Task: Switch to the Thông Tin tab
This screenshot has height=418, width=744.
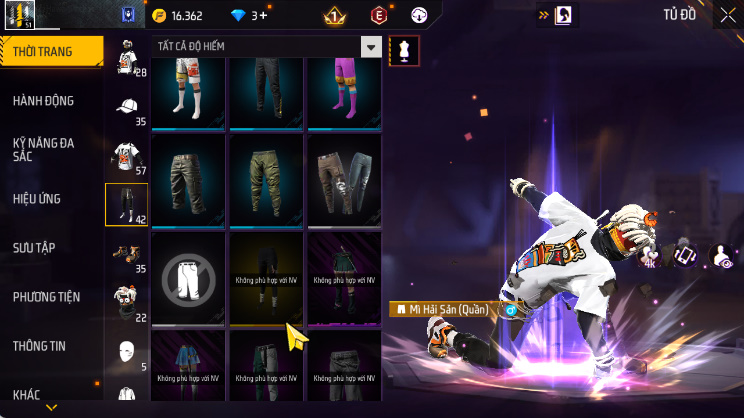Action: click(x=39, y=346)
